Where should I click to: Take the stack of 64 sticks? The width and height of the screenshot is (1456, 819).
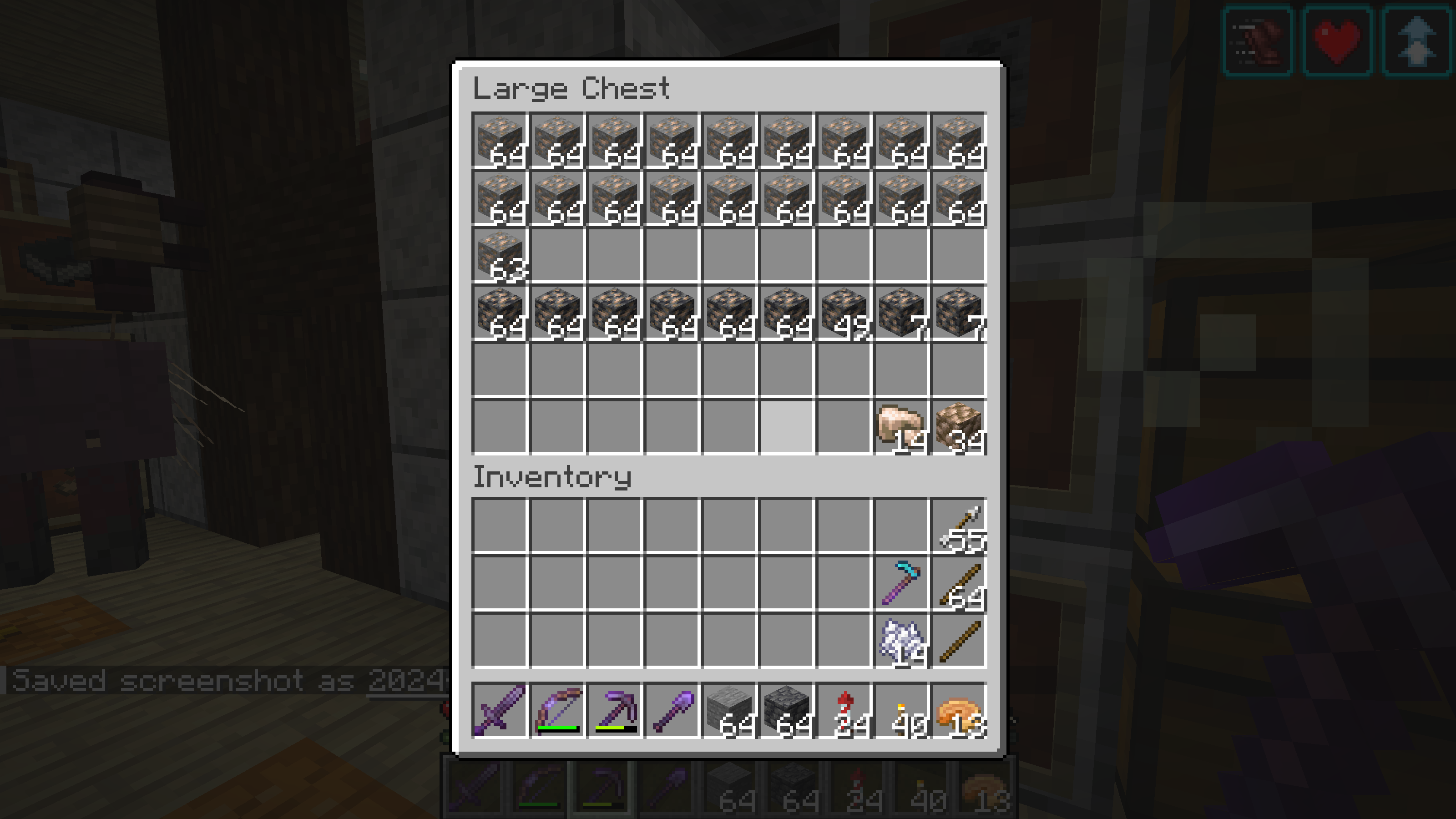(x=959, y=583)
